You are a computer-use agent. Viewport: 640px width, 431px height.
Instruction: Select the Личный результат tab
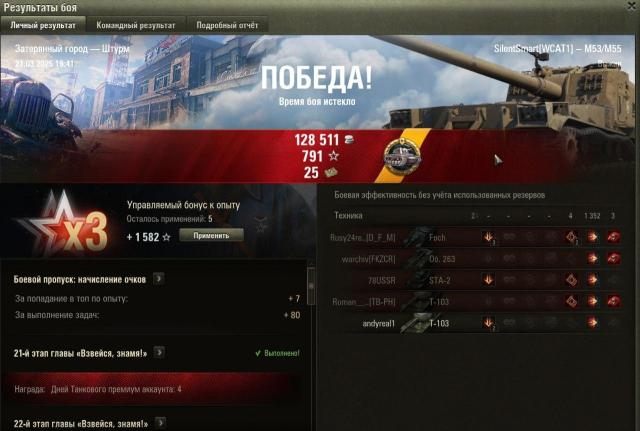tap(43, 25)
